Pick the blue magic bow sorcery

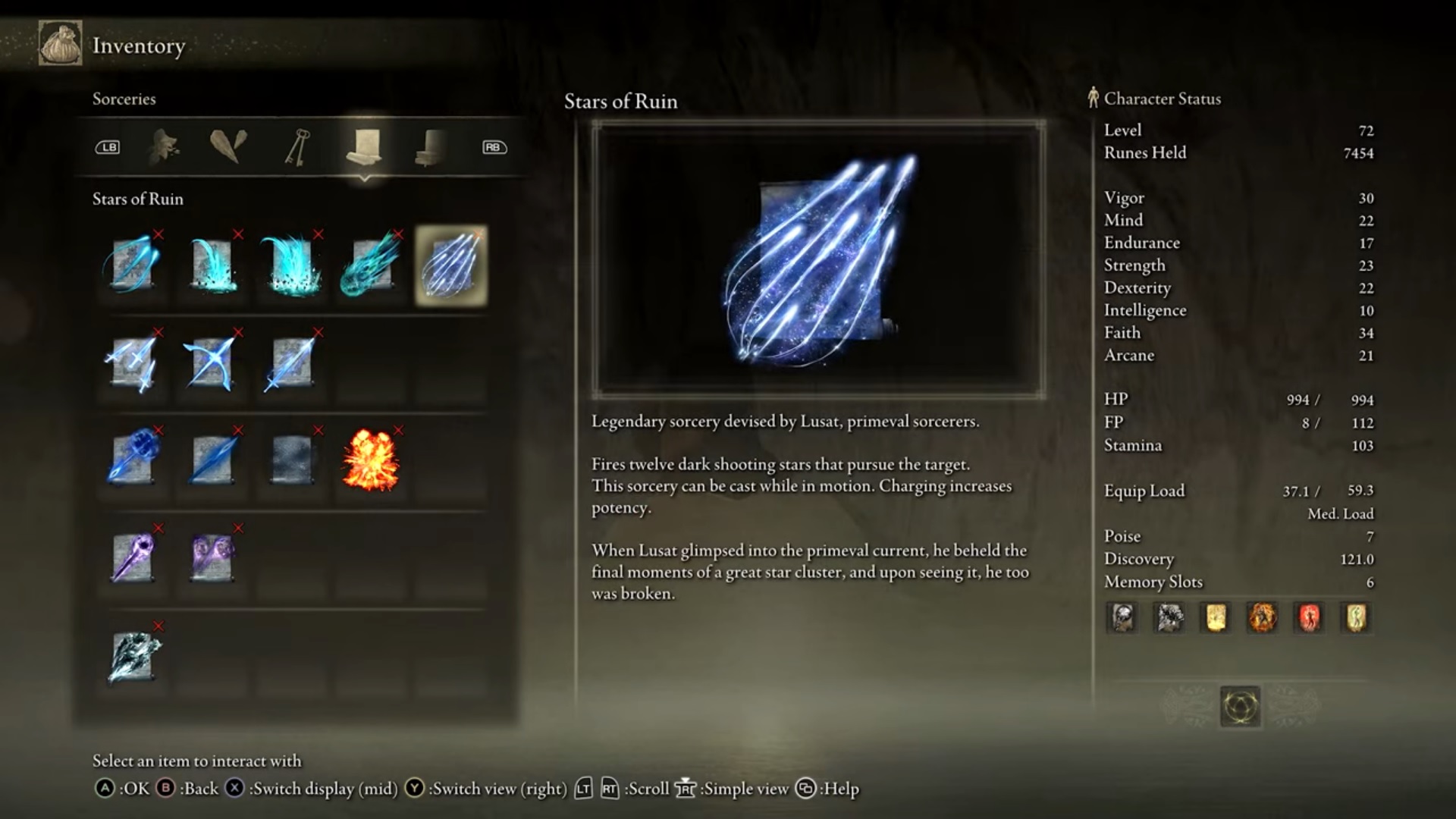tap(212, 363)
